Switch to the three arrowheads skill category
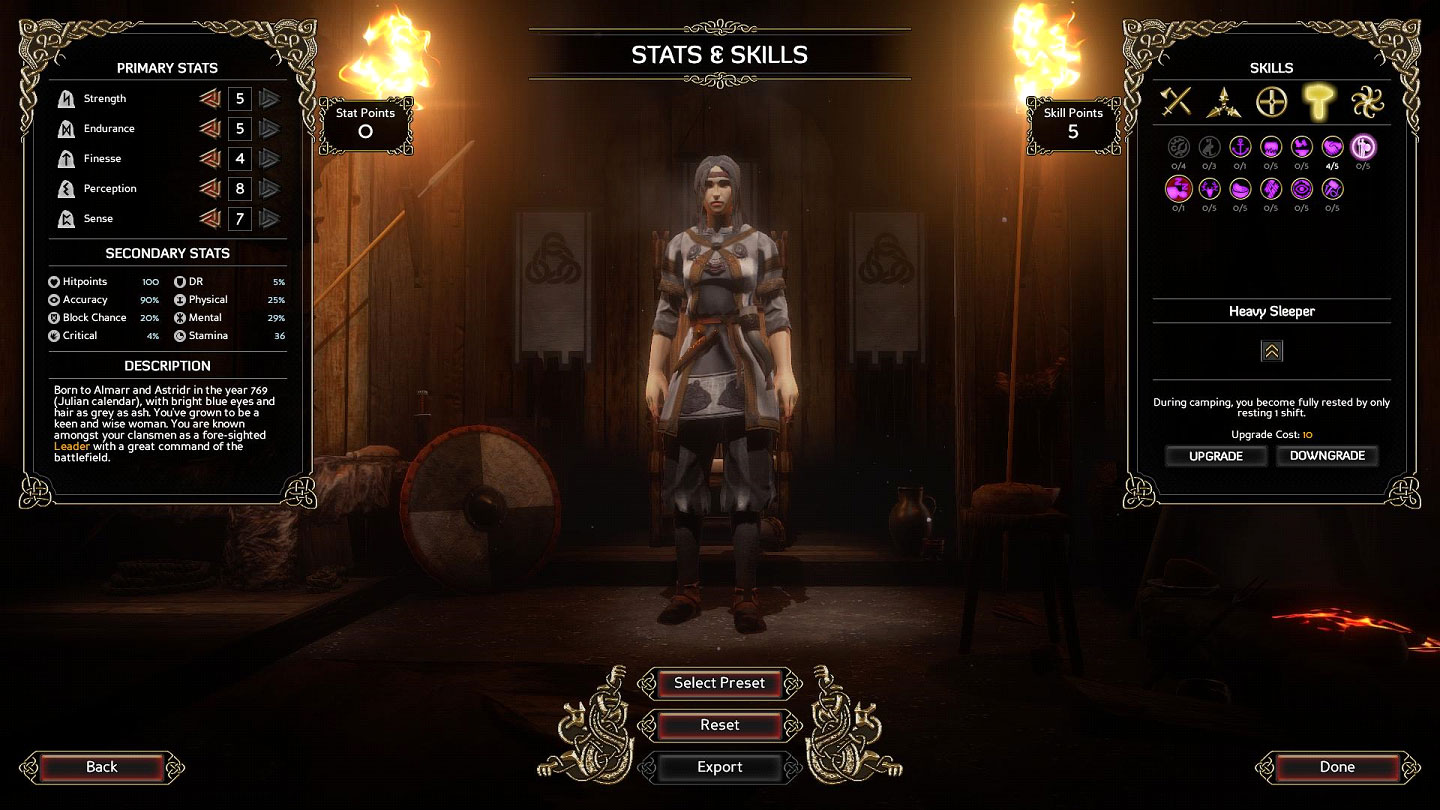 pyautogui.click(x=1224, y=101)
